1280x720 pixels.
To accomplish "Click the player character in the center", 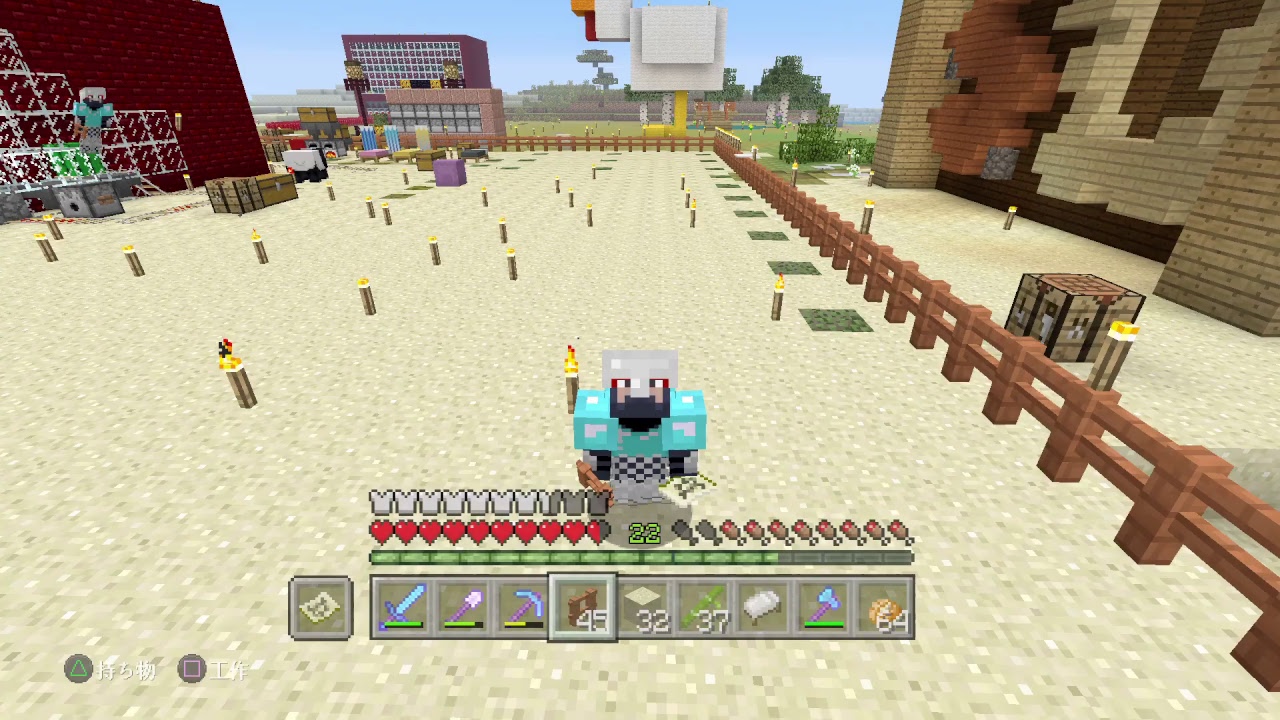I will pos(640,420).
